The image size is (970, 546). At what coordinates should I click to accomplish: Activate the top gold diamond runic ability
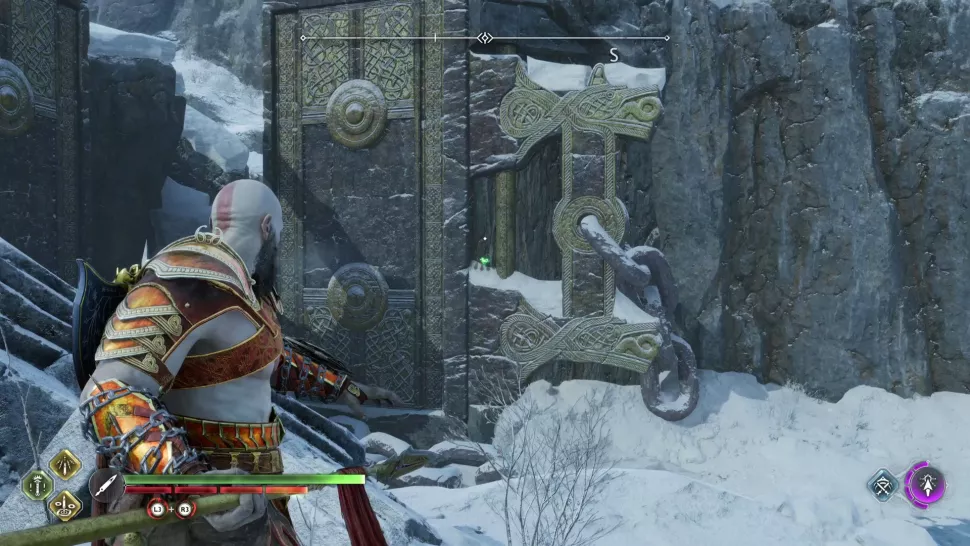click(65, 464)
